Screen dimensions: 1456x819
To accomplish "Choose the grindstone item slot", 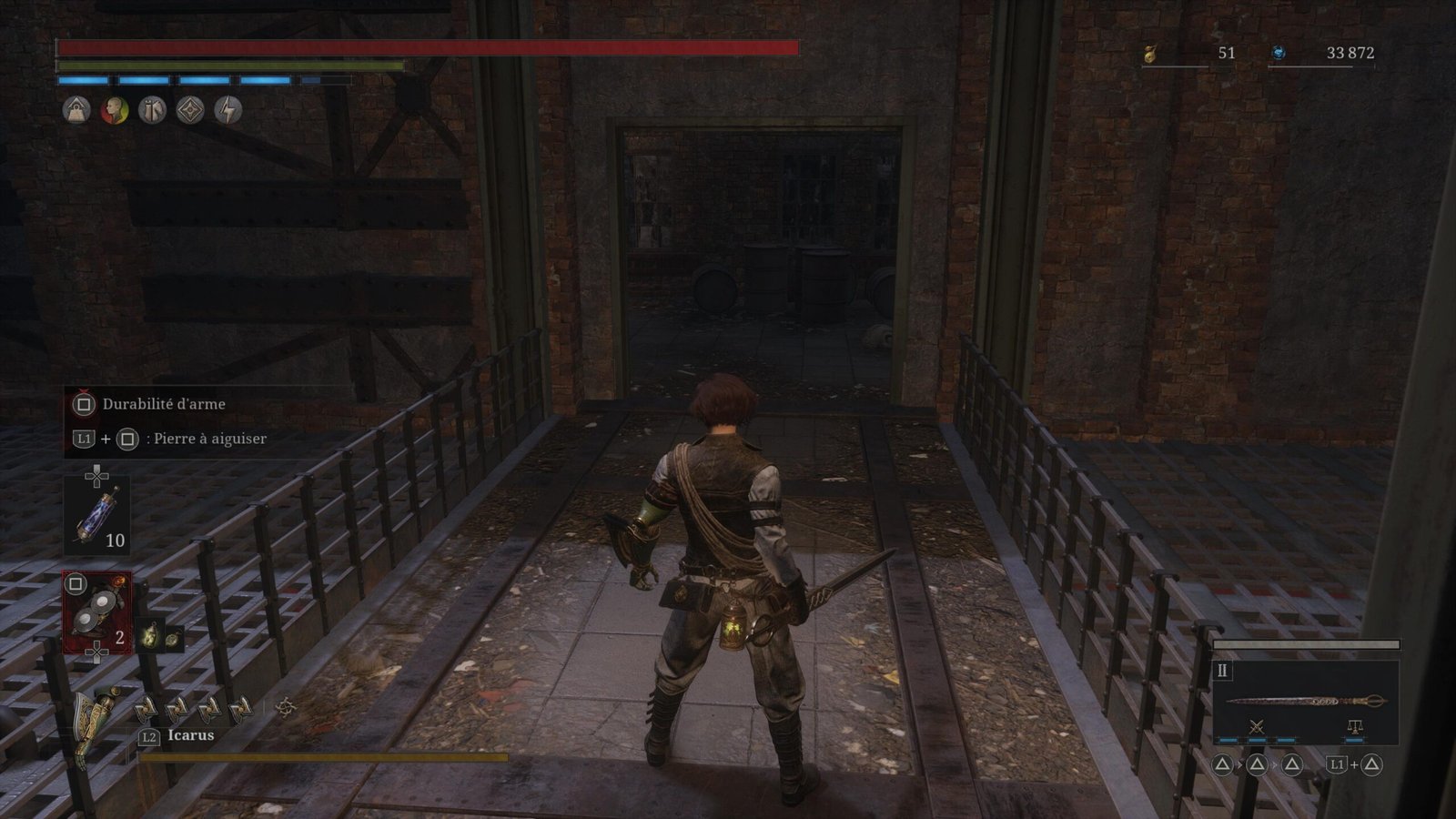I will [x=96, y=612].
